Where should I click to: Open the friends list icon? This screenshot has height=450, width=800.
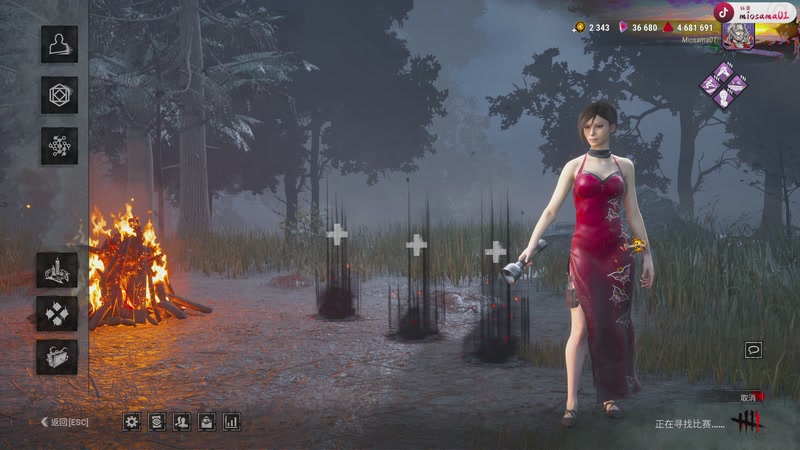click(x=182, y=422)
